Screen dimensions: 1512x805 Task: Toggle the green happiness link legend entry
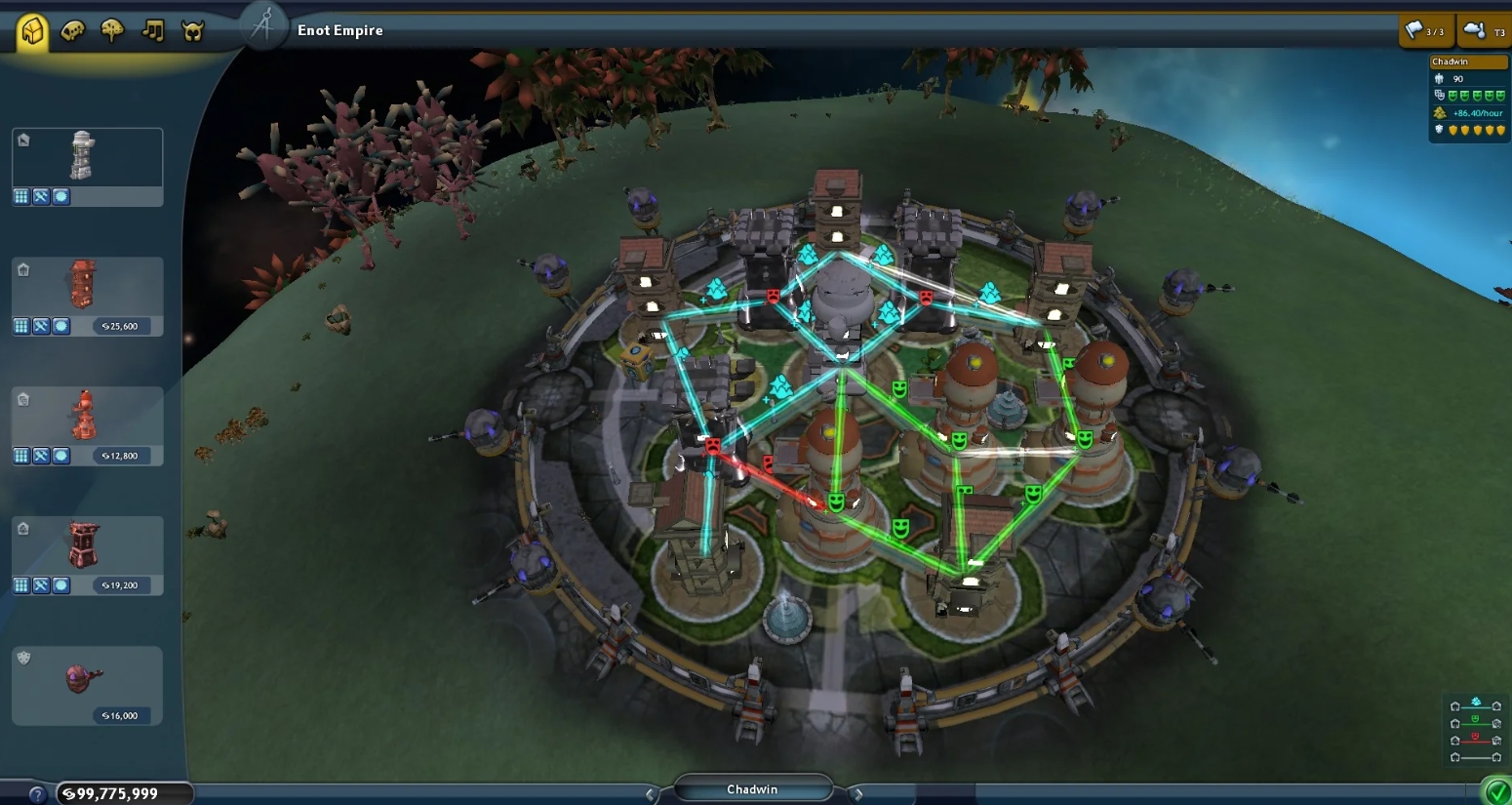pos(1473,720)
